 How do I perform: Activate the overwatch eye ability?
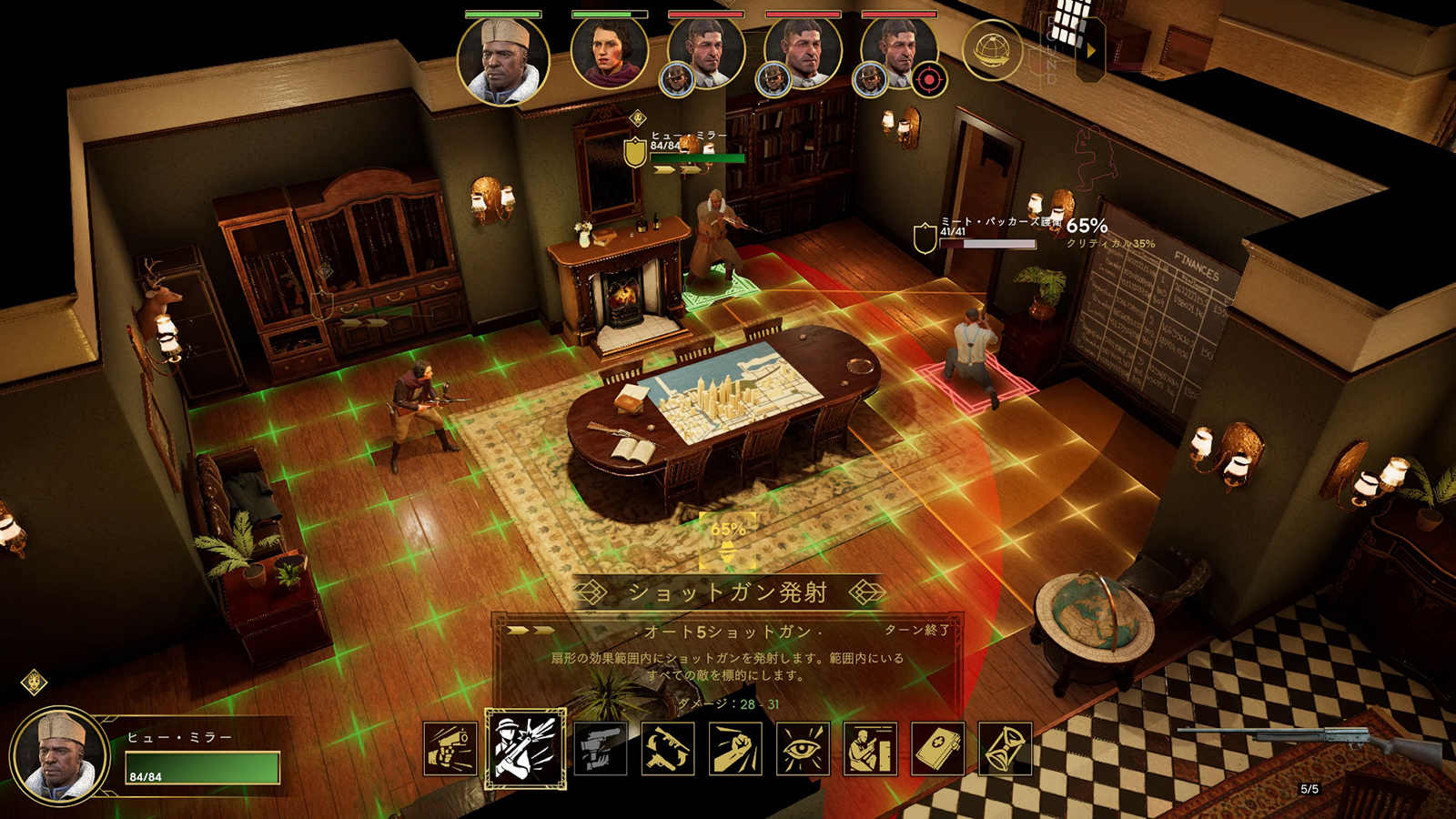point(803,749)
